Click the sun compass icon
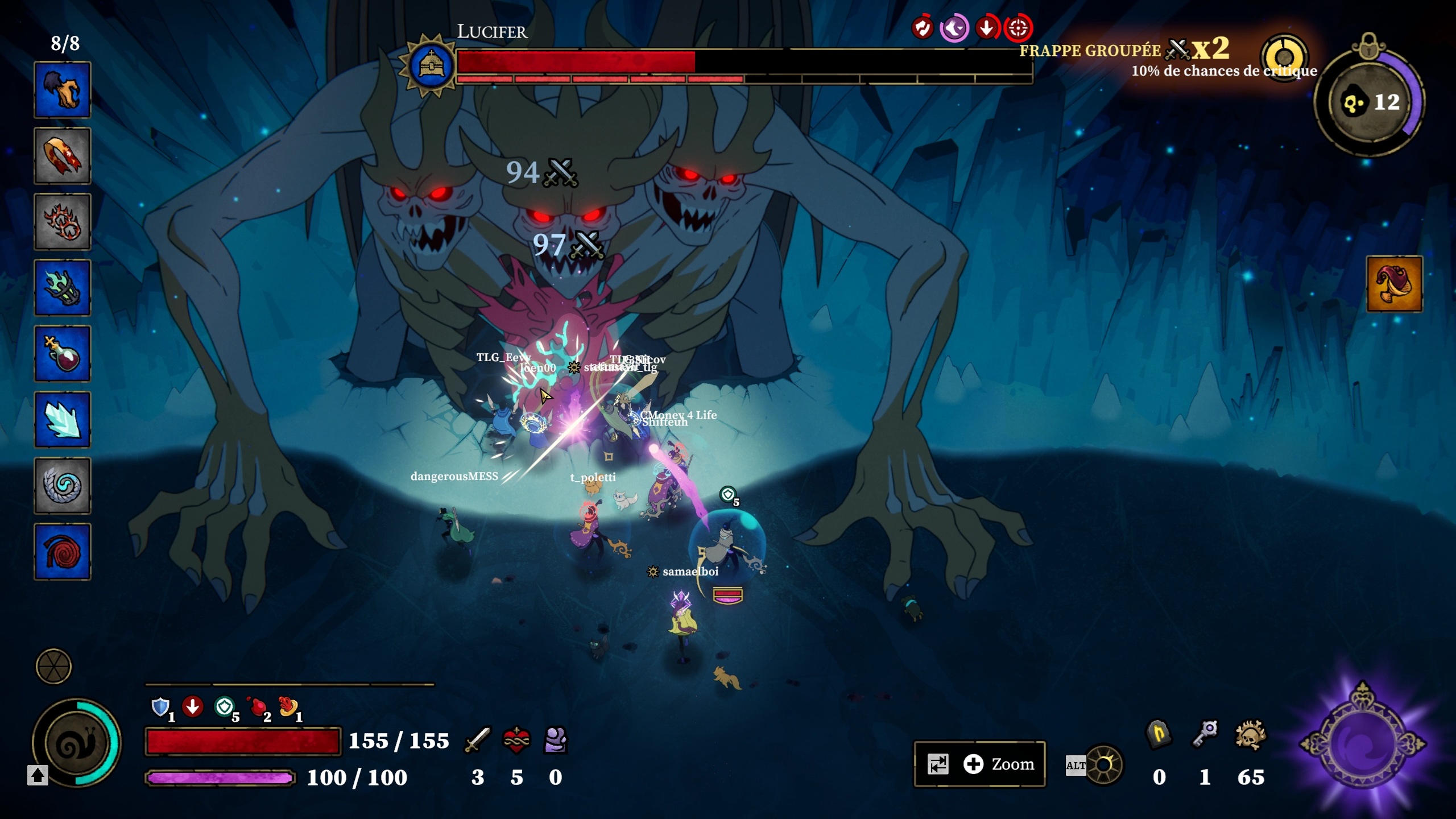Viewport: 1456px width, 819px height. click(1105, 765)
